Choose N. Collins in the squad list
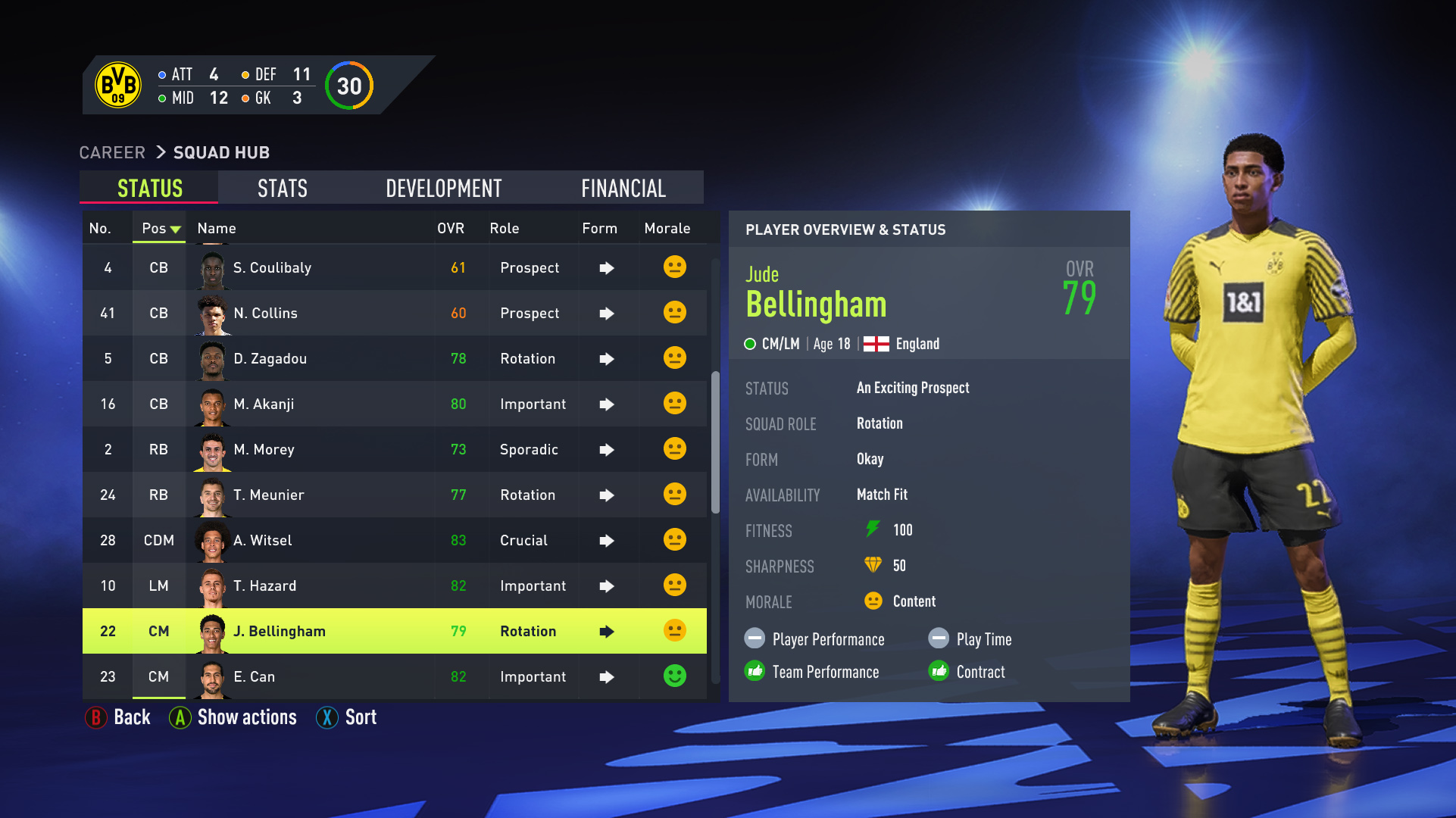Screen dimensions: 1456x818 coord(394,313)
